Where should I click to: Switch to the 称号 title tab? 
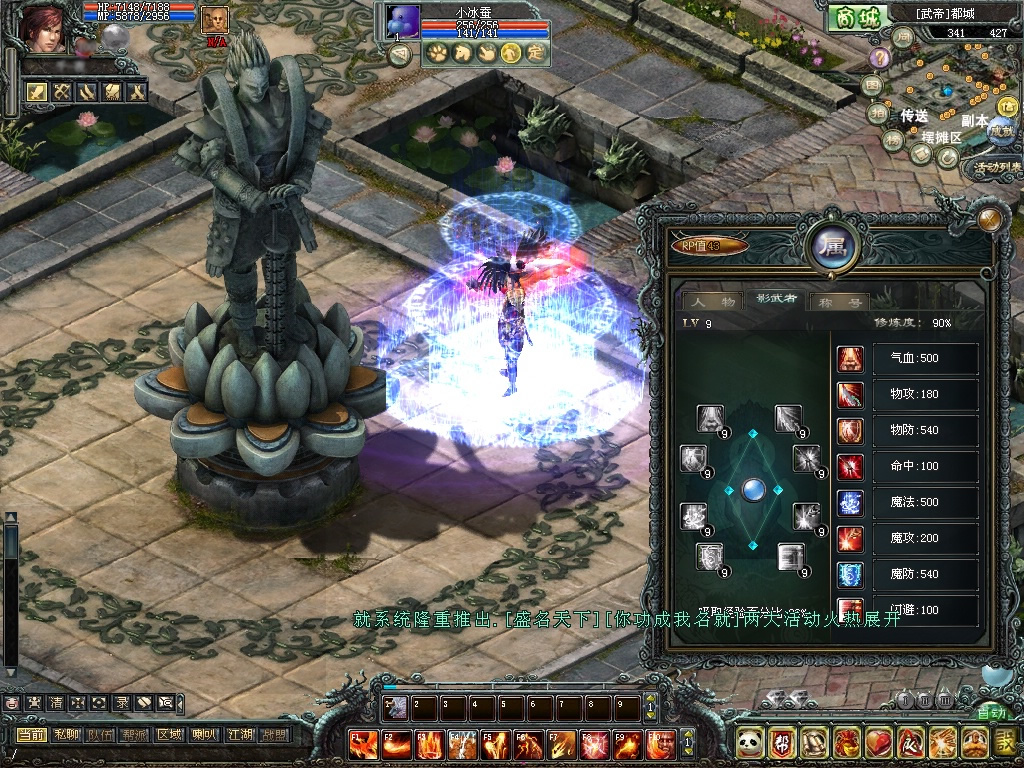pos(839,300)
